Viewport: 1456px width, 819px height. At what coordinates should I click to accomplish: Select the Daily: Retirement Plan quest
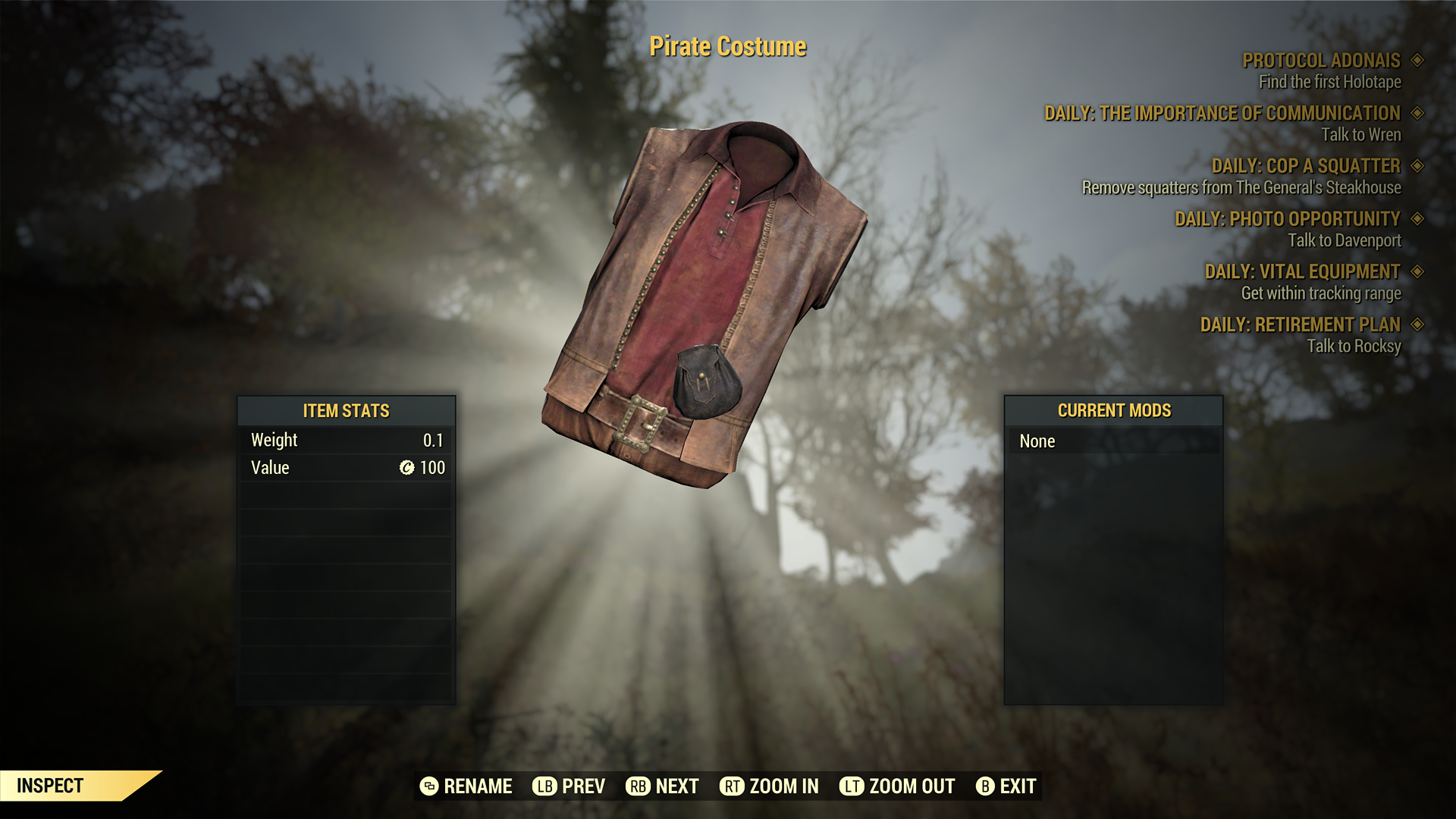tap(1300, 325)
